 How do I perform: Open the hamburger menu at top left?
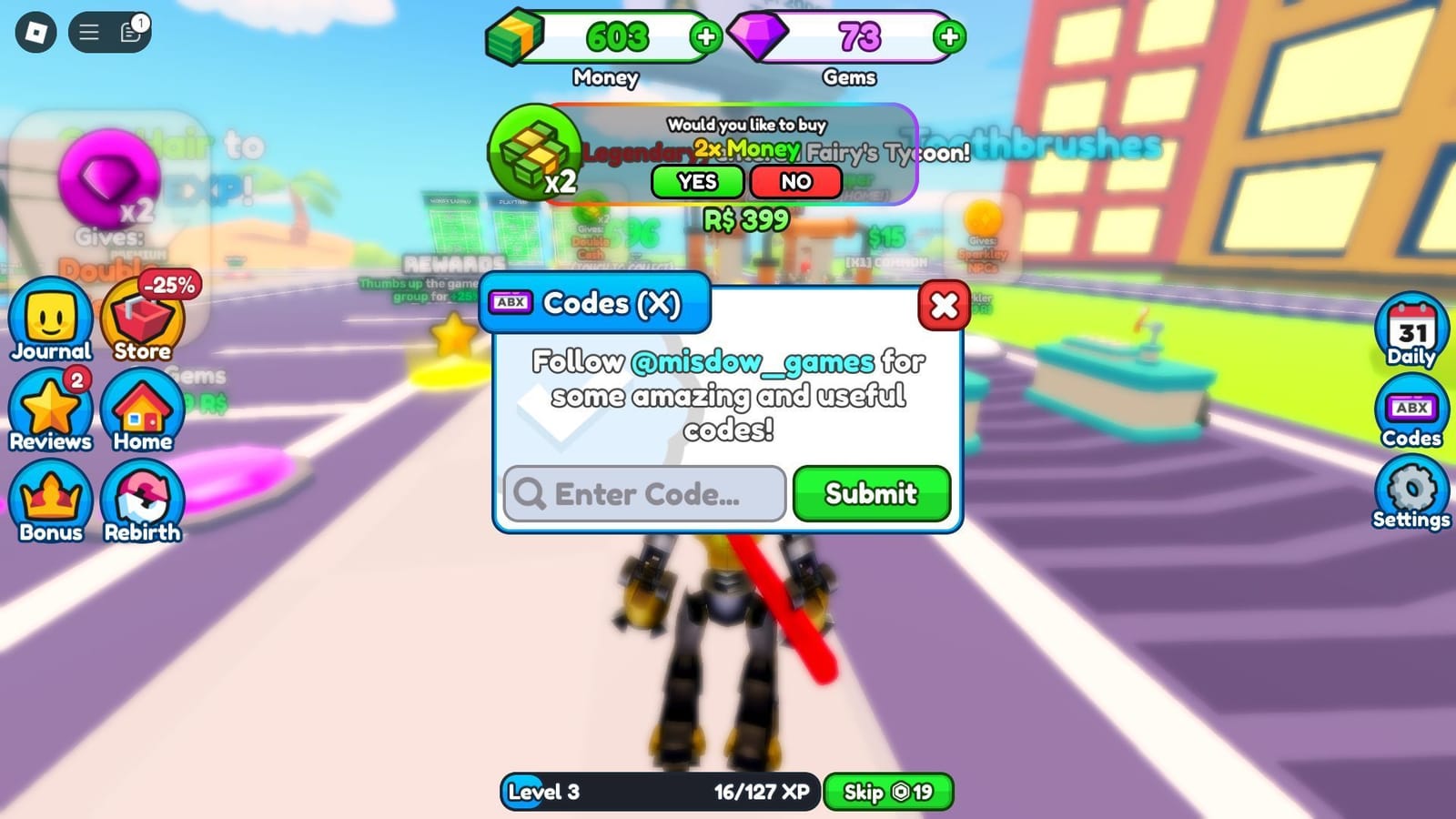coord(88,30)
